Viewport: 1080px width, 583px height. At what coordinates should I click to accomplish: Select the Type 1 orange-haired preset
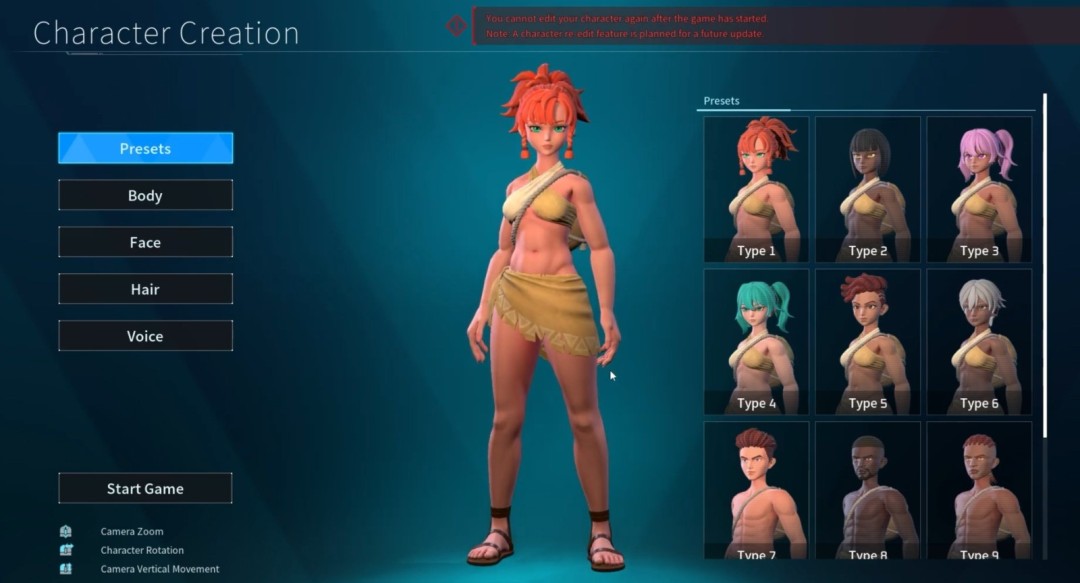click(756, 190)
